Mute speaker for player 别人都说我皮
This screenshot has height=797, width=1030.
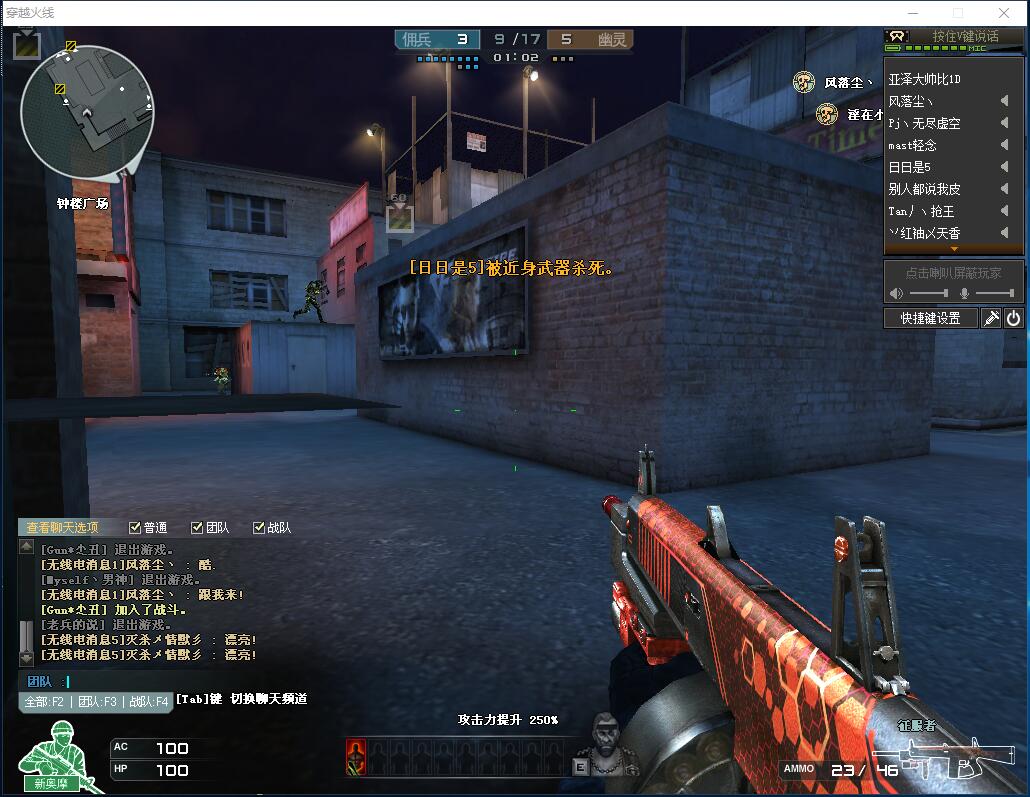(1004, 189)
